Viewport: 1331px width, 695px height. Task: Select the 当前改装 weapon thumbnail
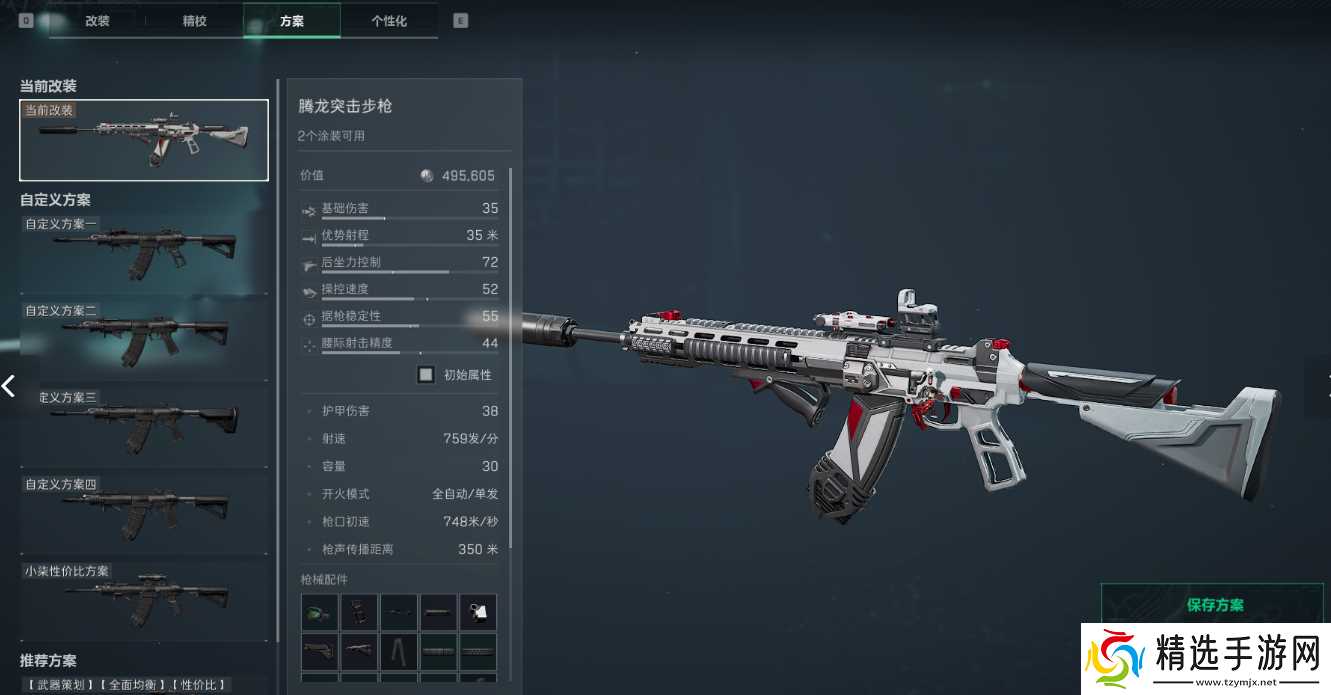click(144, 140)
